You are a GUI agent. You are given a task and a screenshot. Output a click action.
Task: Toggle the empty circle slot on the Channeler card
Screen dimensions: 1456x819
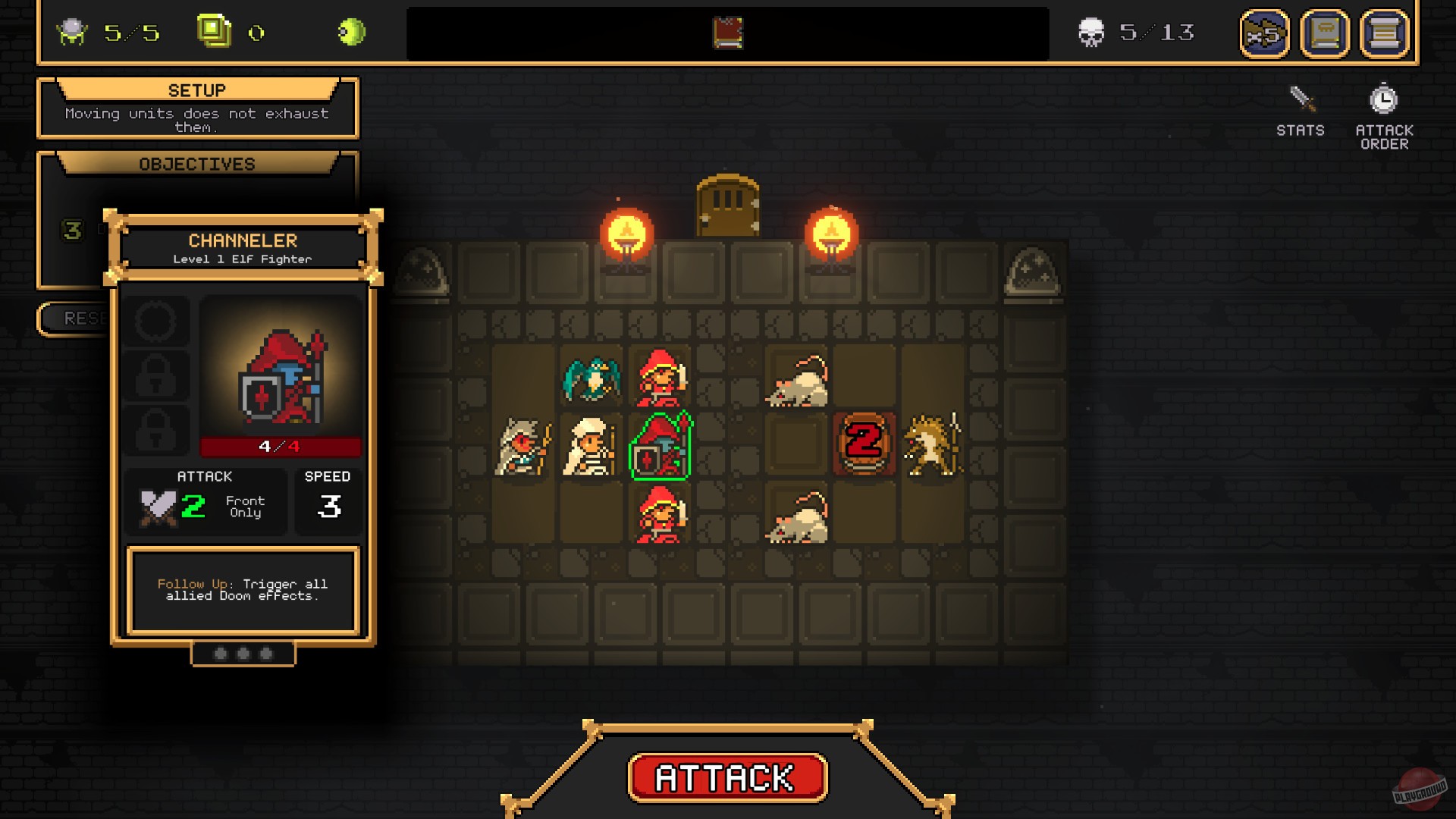coord(156,321)
